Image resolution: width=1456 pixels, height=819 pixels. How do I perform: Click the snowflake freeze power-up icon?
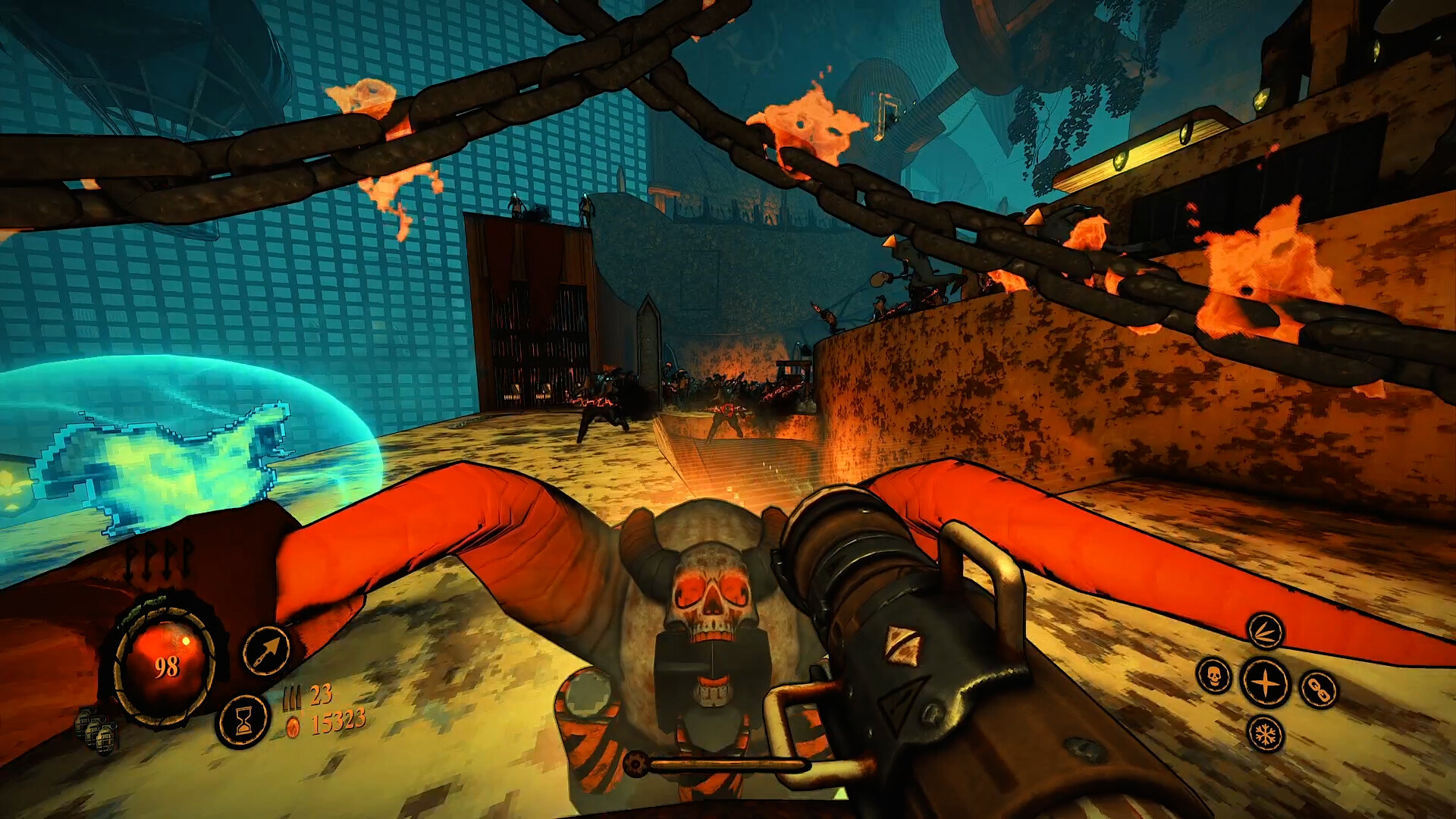tap(1266, 734)
